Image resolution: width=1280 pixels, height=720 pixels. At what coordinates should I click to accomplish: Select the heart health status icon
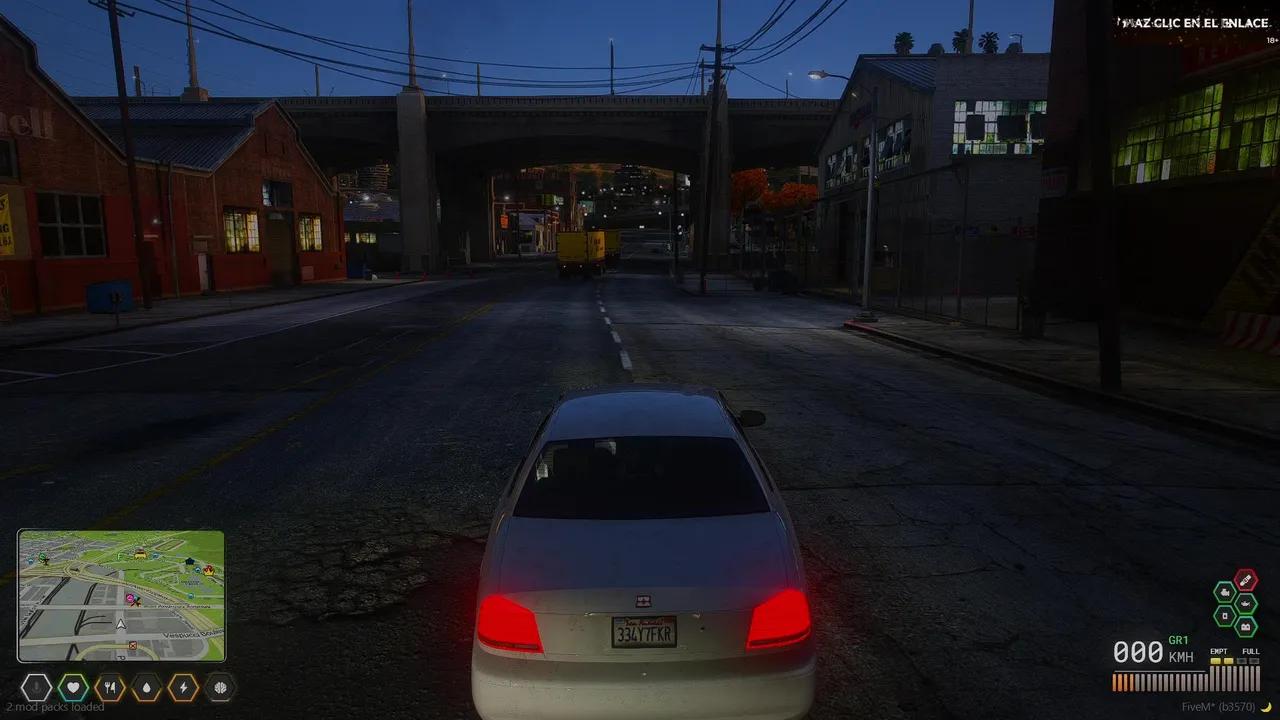(x=73, y=687)
